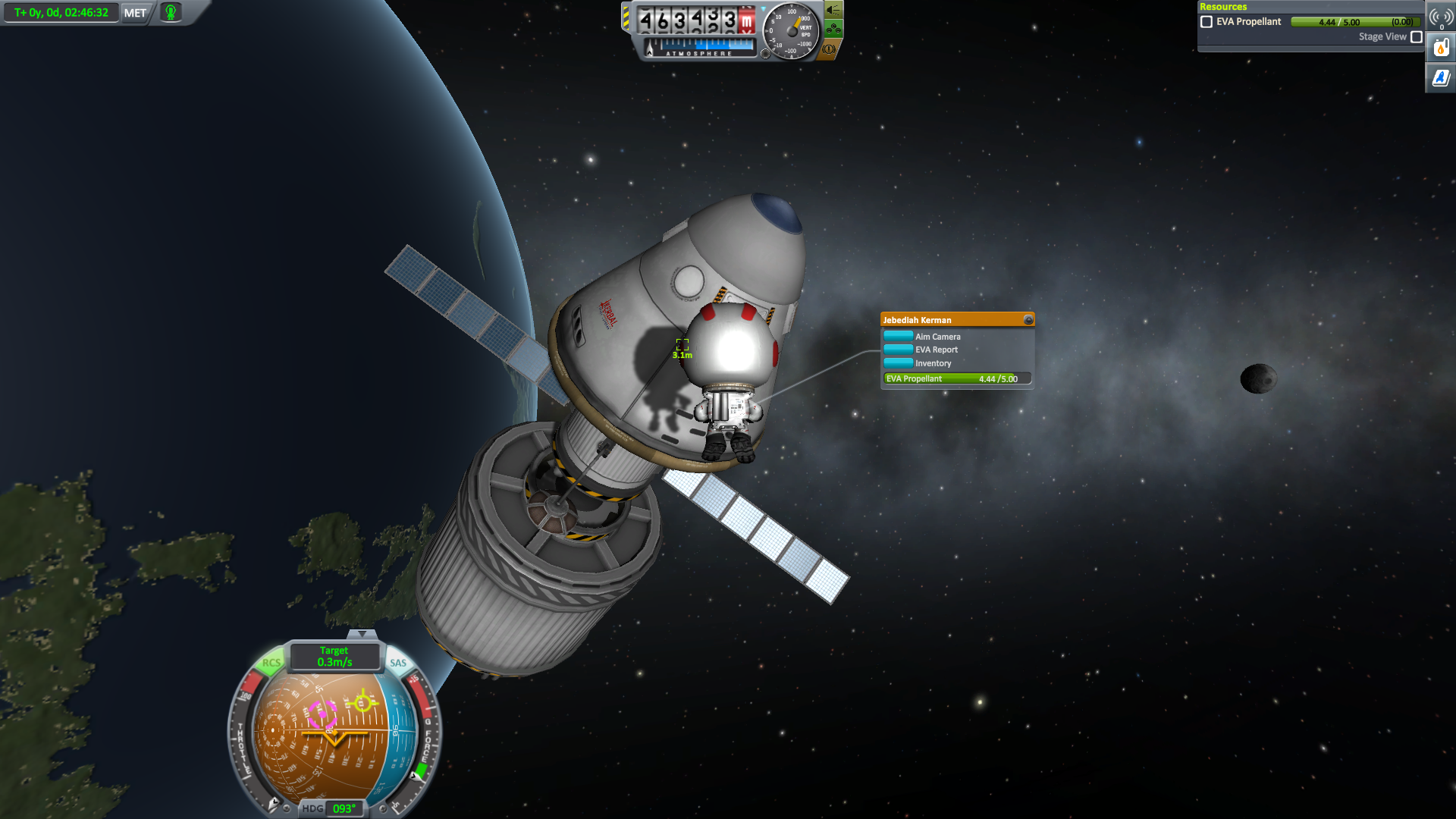The height and width of the screenshot is (819, 1456).
Task: Activate the orange brakes button
Action: (830, 49)
